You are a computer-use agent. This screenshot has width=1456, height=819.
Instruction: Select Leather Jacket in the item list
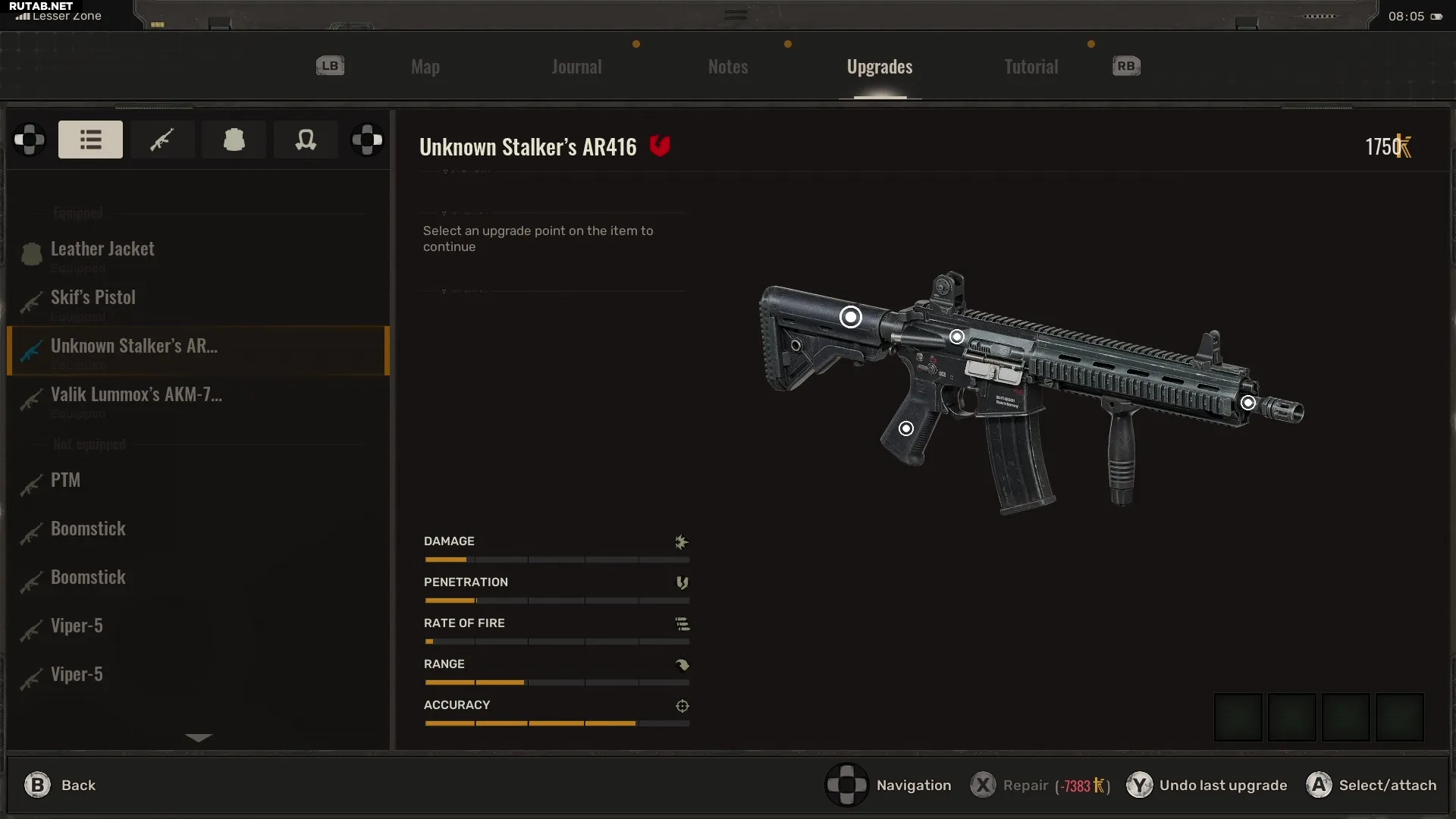102,249
